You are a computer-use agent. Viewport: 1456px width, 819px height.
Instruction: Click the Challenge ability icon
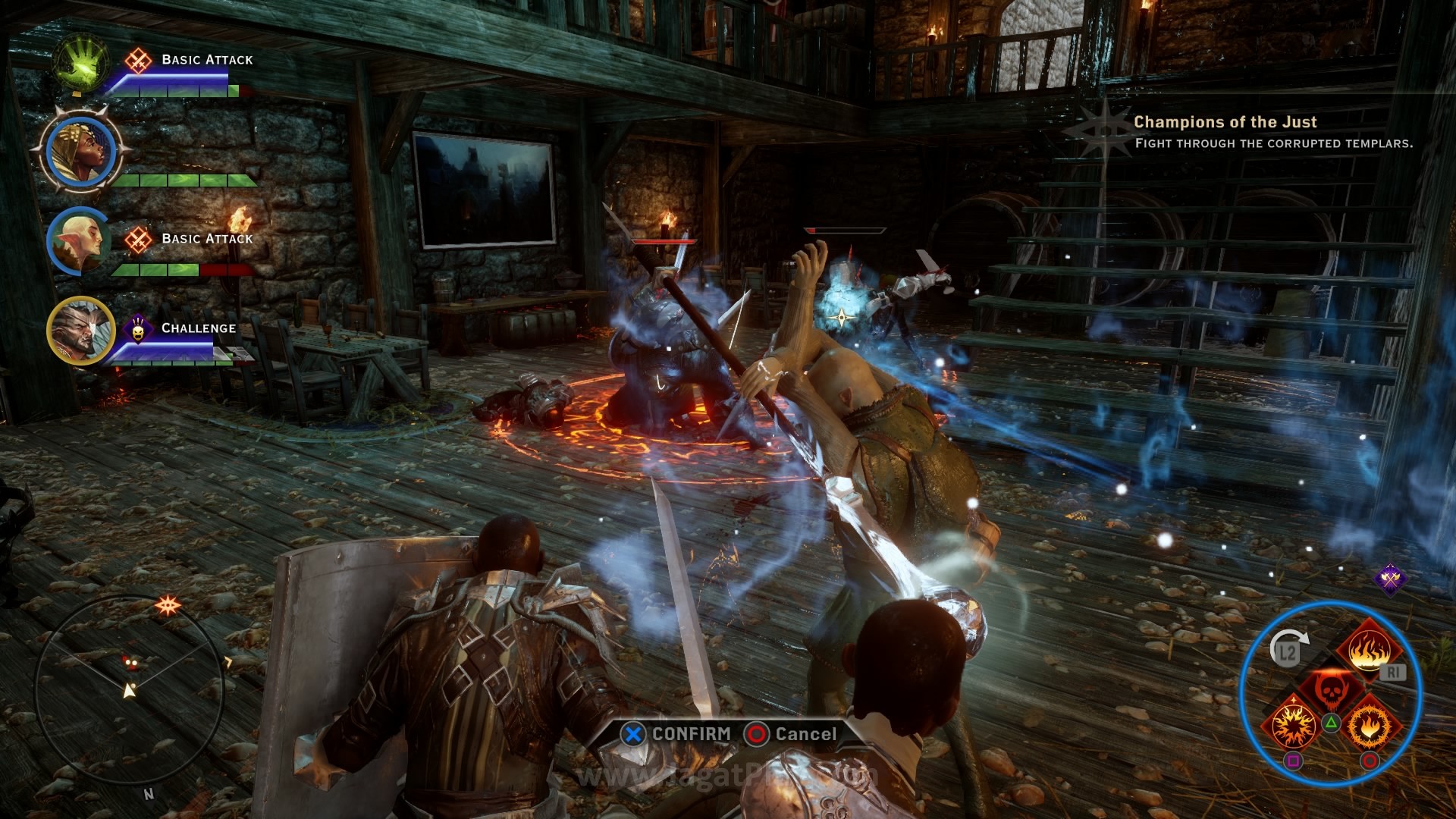138,328
